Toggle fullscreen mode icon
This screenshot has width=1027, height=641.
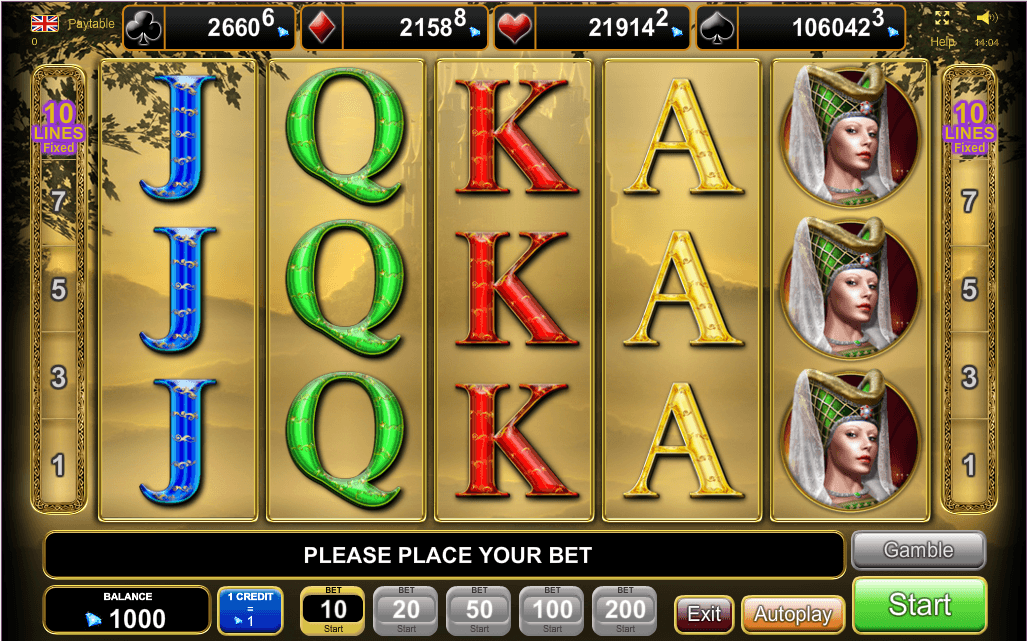click(x=943, y=18)
